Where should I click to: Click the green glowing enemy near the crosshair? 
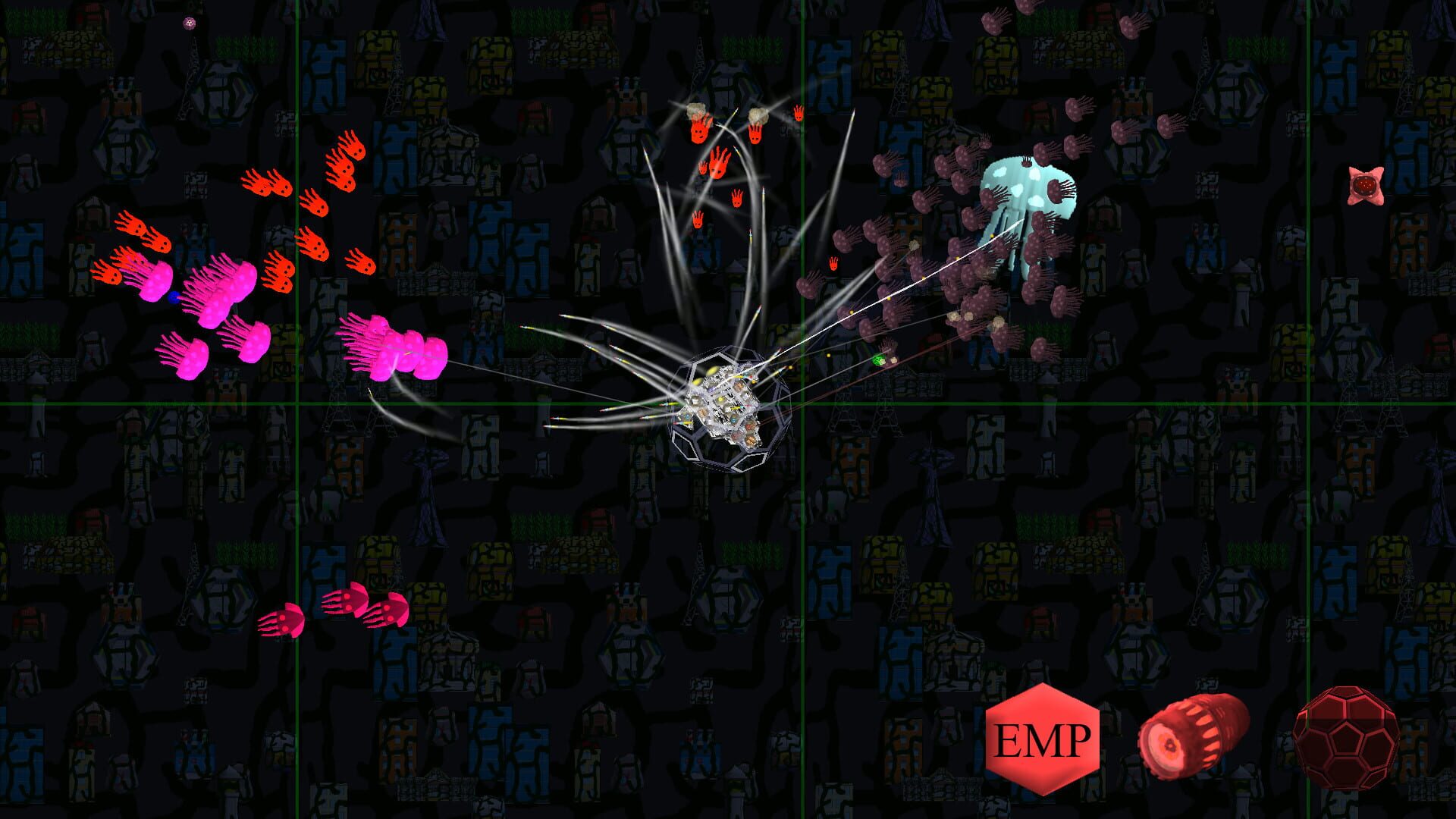click(877, 360)
